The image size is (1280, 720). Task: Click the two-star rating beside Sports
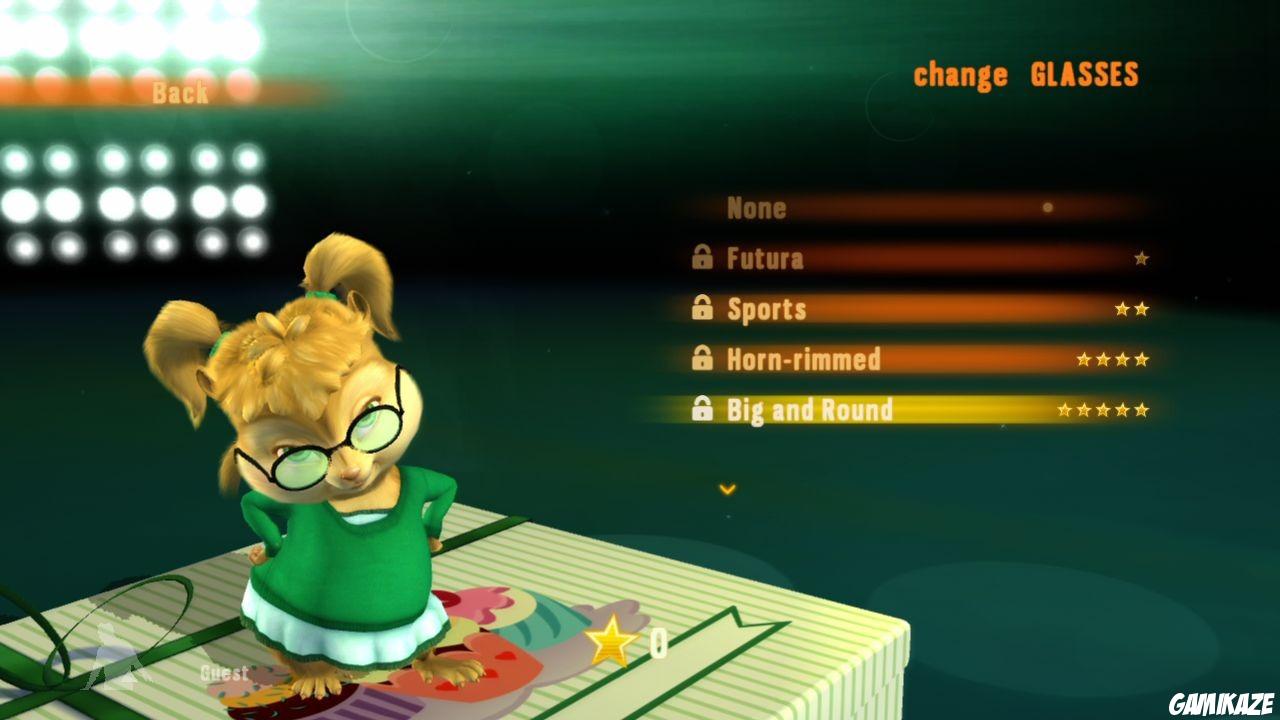pyautogui.click(x=1132, y=309)
